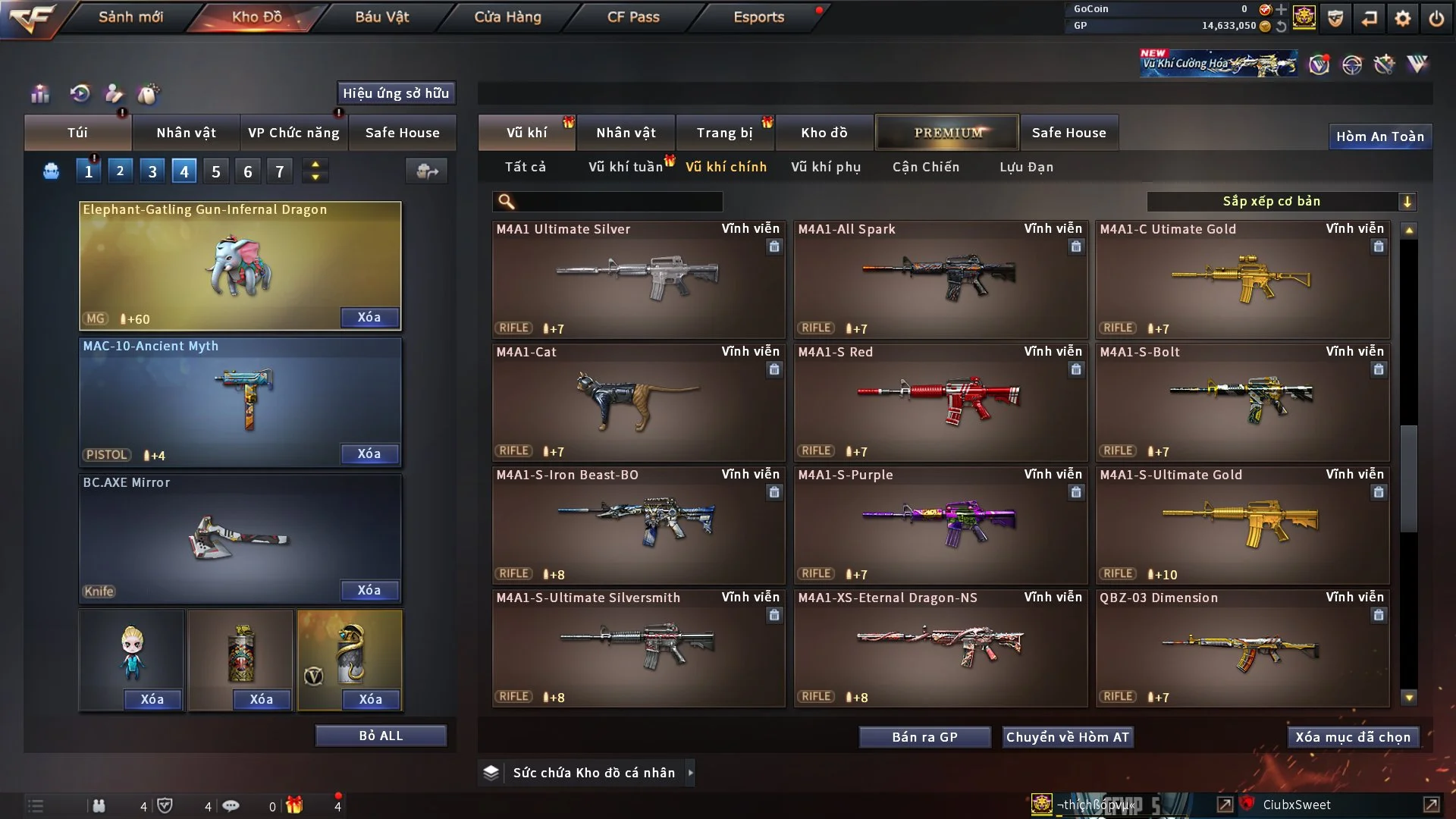Open the Cửa Hàng shop menu
This screenshot has width=1456, height=819.
click(x=507, y=17)
